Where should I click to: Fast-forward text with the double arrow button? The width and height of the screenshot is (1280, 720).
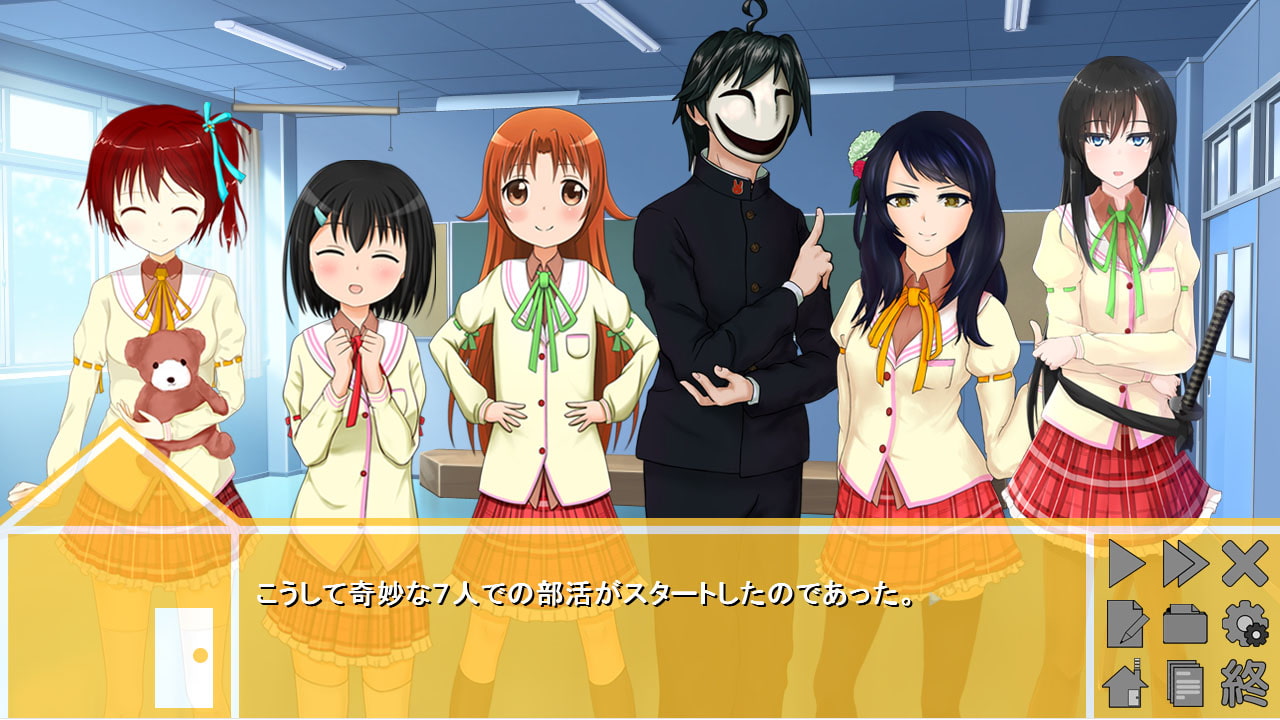1185,564
